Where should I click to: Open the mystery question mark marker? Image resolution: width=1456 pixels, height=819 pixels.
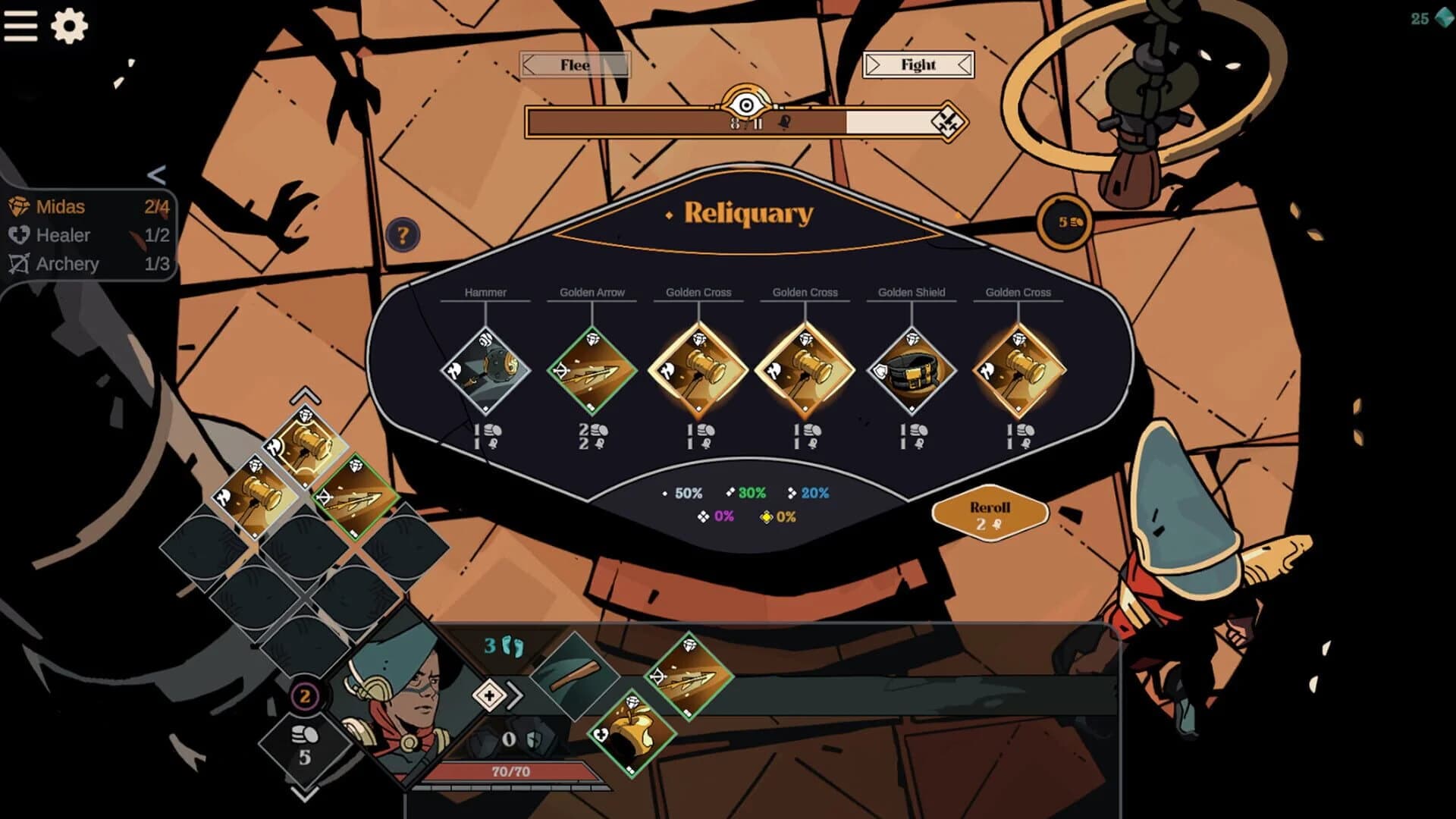[x=401, y=234]
